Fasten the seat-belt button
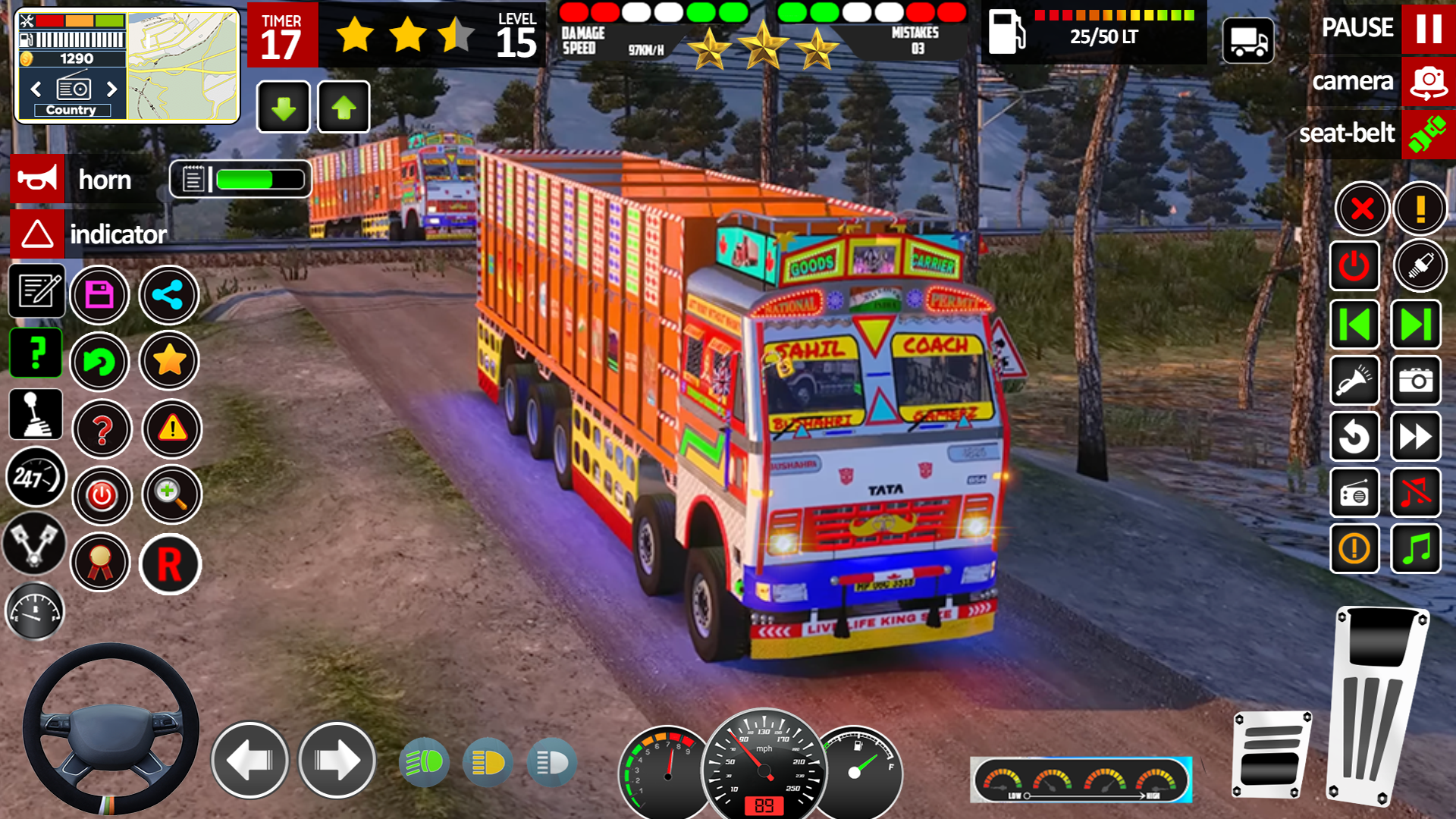 pyautogui.click(x=1428, y=134)
